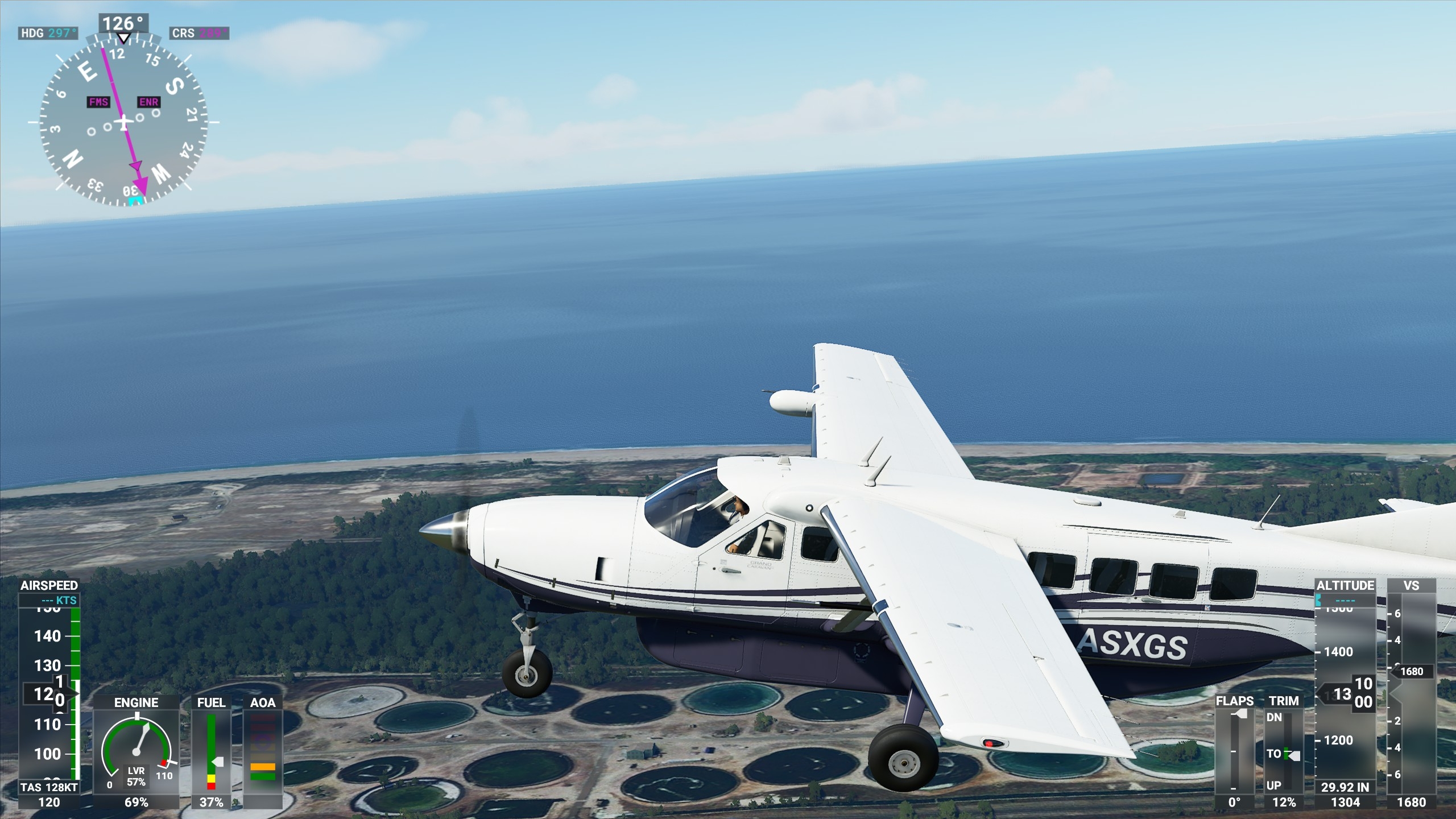Click the TRIM position indicator
1456x819 pixels.
1284,751
